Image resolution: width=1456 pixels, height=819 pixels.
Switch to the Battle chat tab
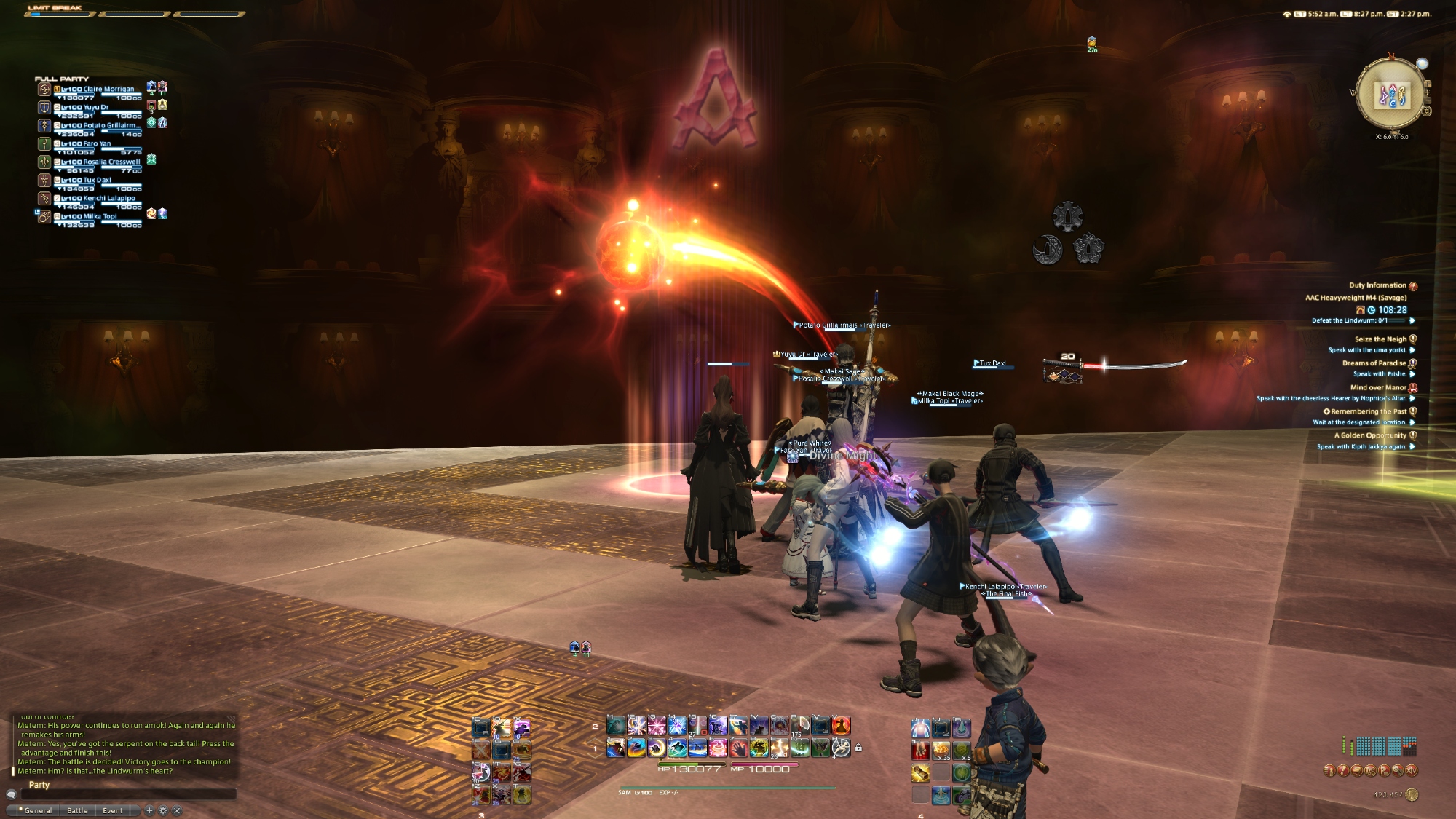point(77,810)
